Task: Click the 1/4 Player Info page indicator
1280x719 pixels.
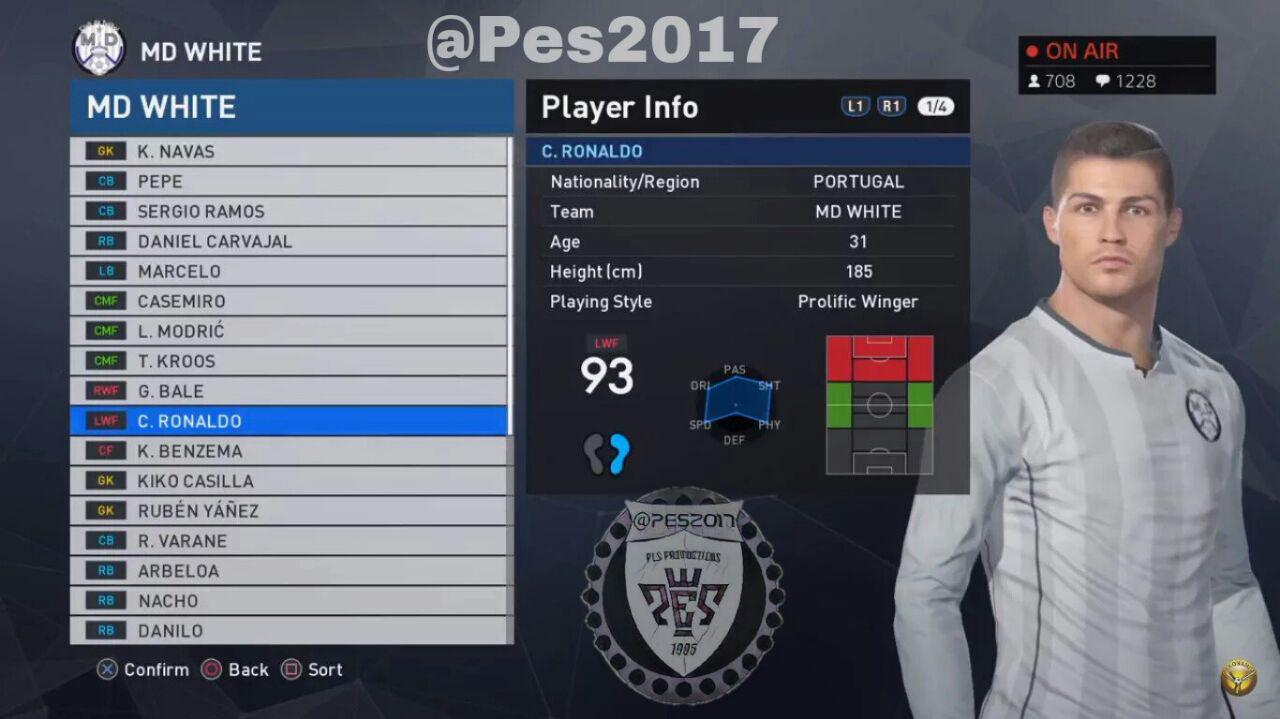Action: coord(935,107)
